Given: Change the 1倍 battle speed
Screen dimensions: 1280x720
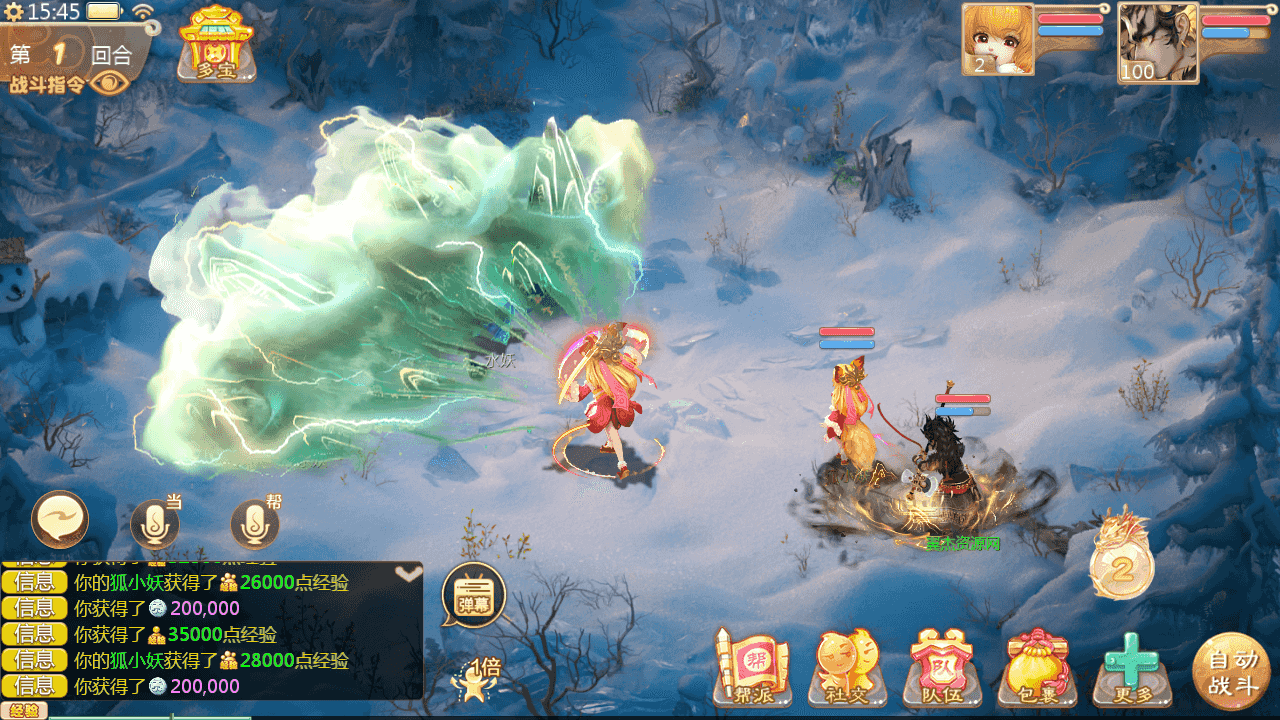Looking at the screenshot, I should click(477, 676).
